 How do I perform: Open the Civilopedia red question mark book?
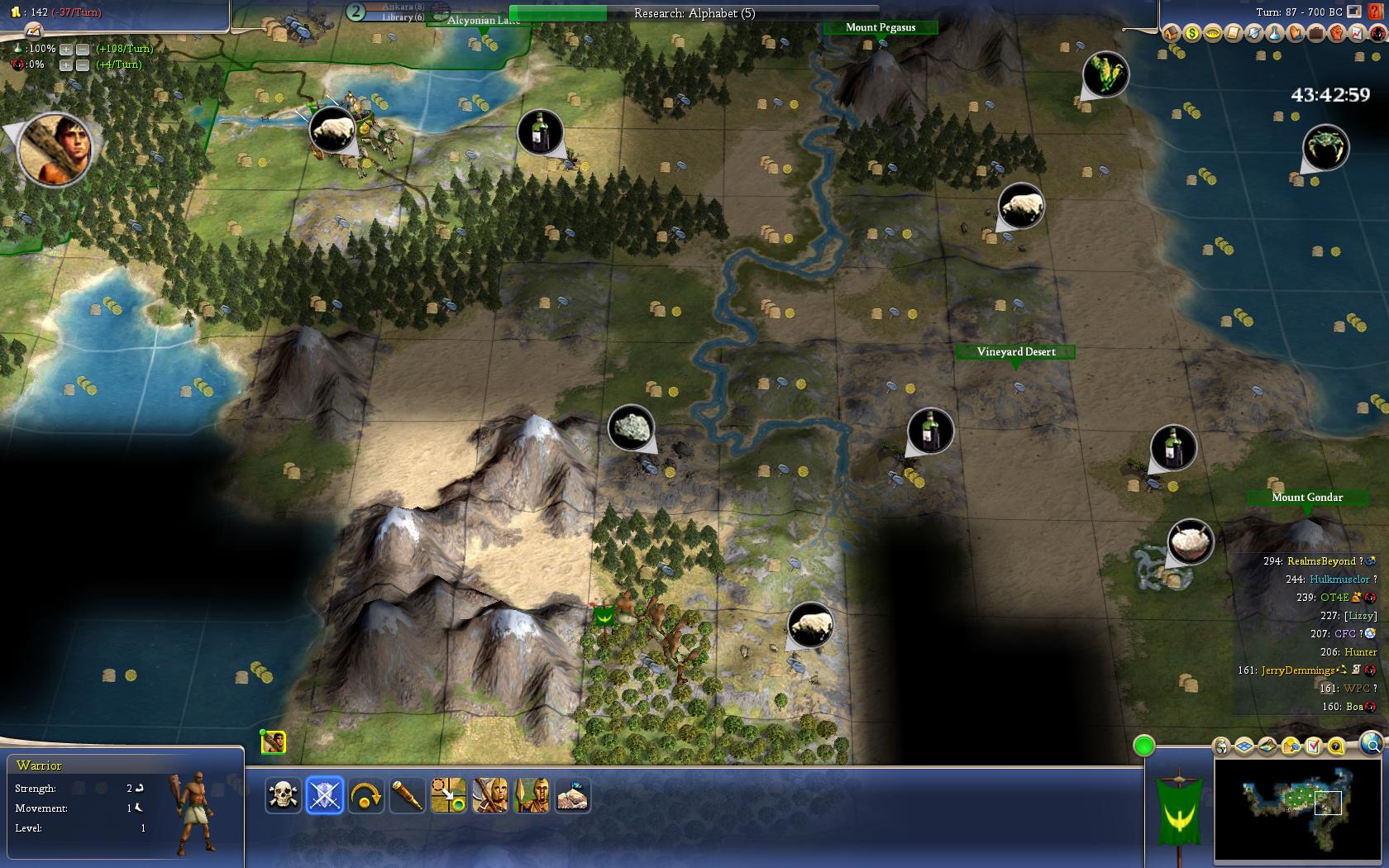click(1377, 12)
